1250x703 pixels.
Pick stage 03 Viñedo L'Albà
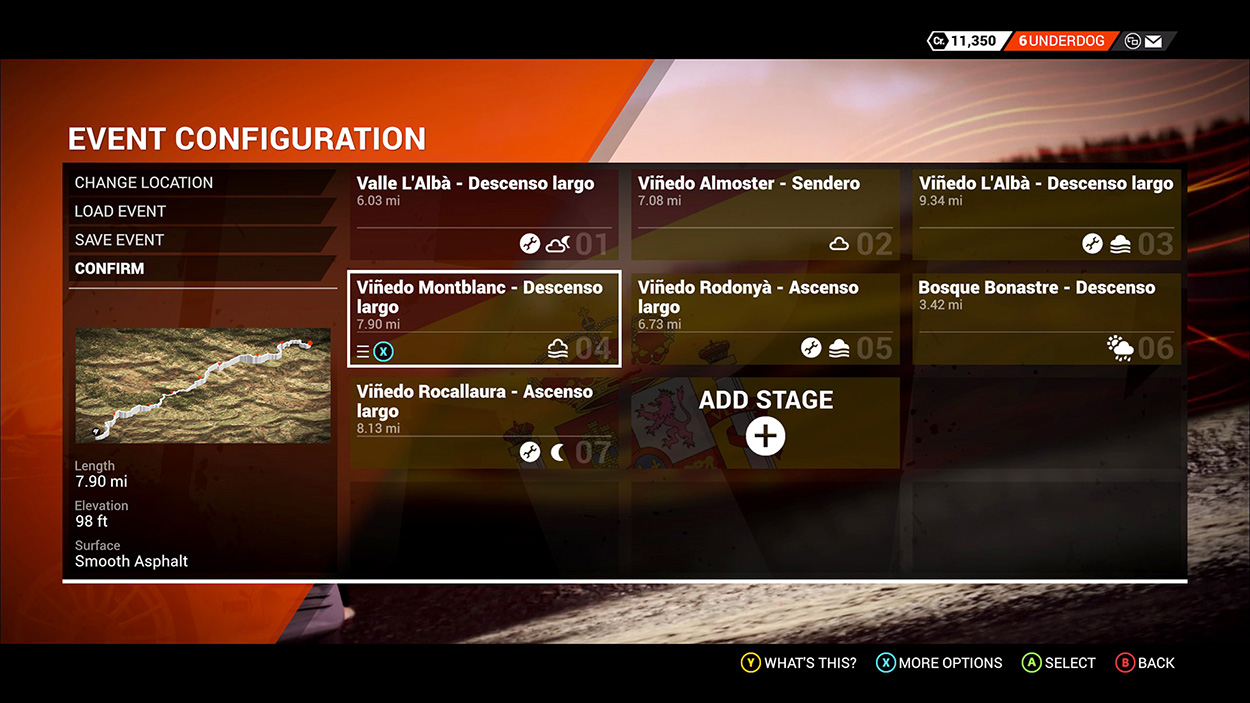coord(1046,214)
